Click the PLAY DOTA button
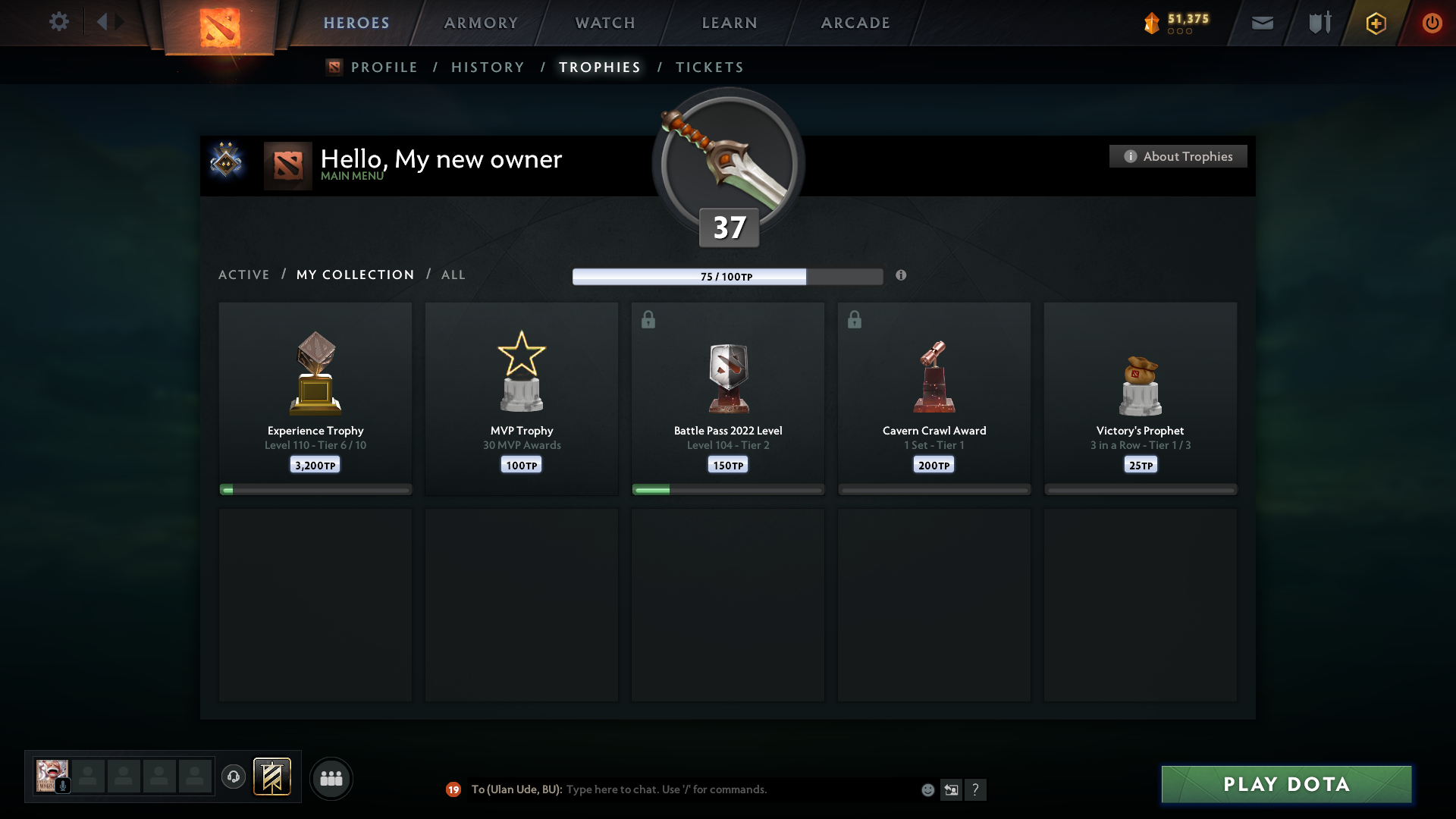This screenshot has height=819, width=1456. point(1285,784)
